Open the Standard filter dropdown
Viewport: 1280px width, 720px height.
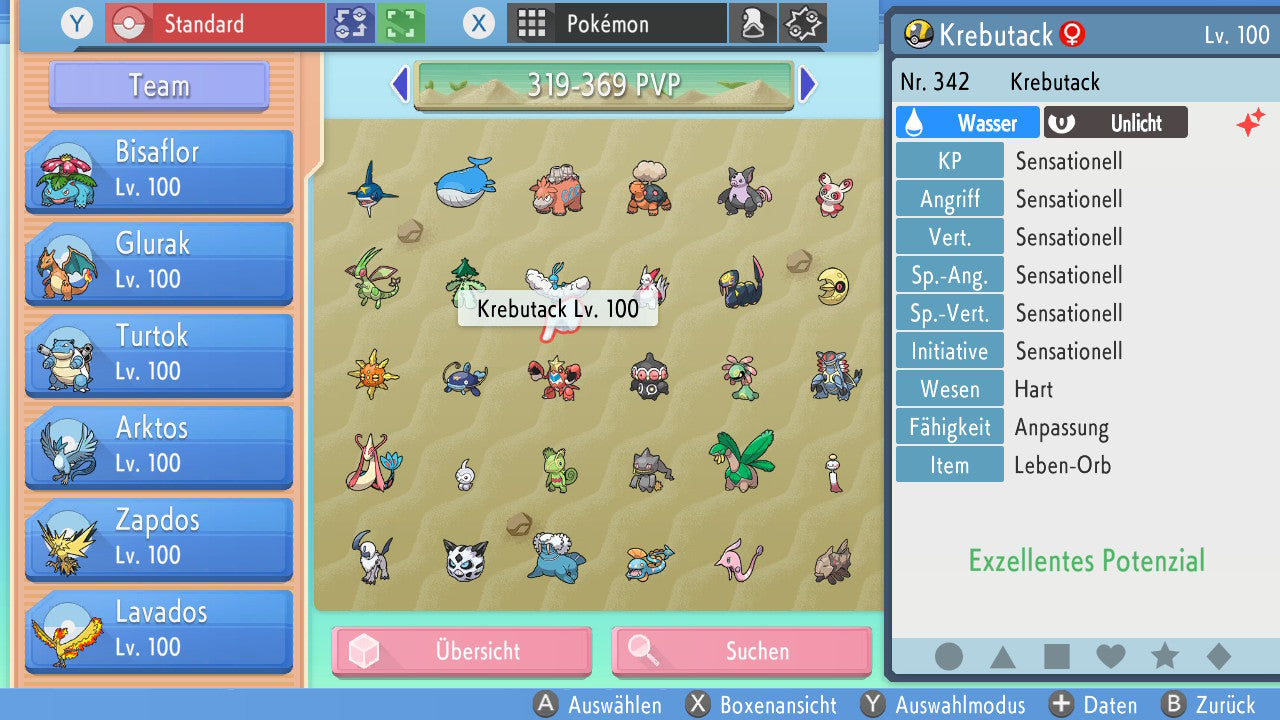213,23
